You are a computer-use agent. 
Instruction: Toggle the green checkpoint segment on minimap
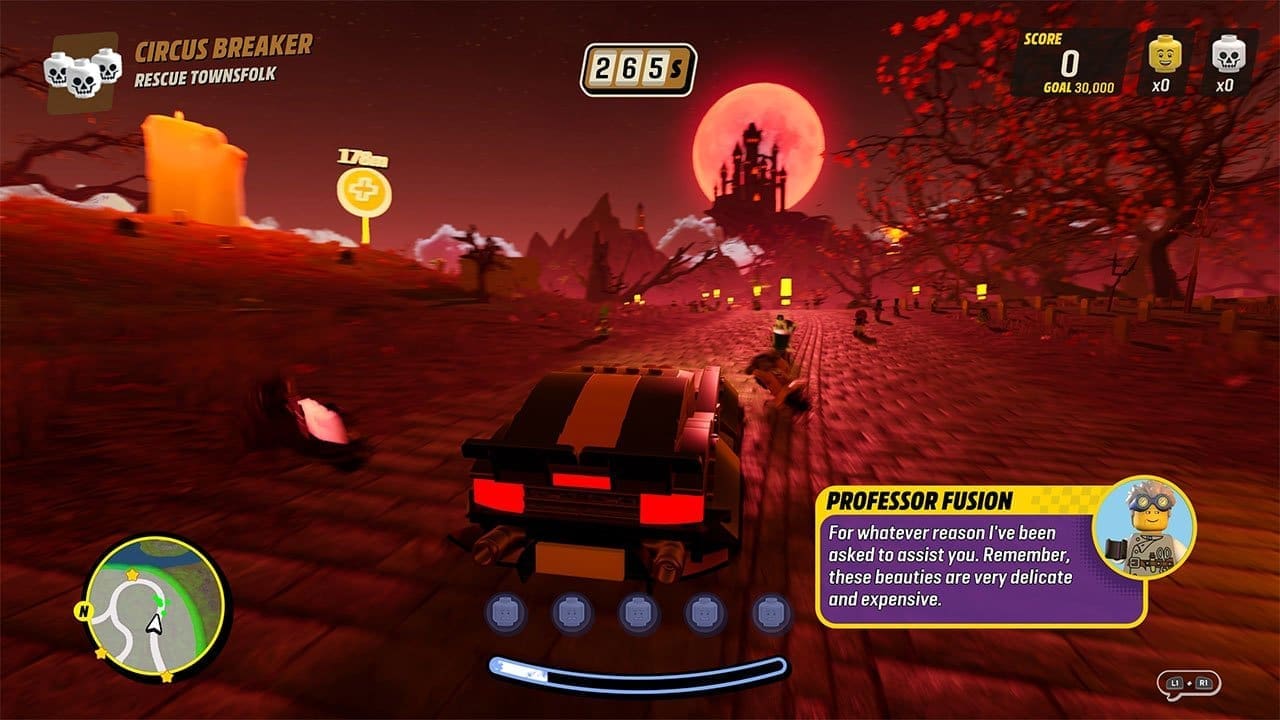160,602
